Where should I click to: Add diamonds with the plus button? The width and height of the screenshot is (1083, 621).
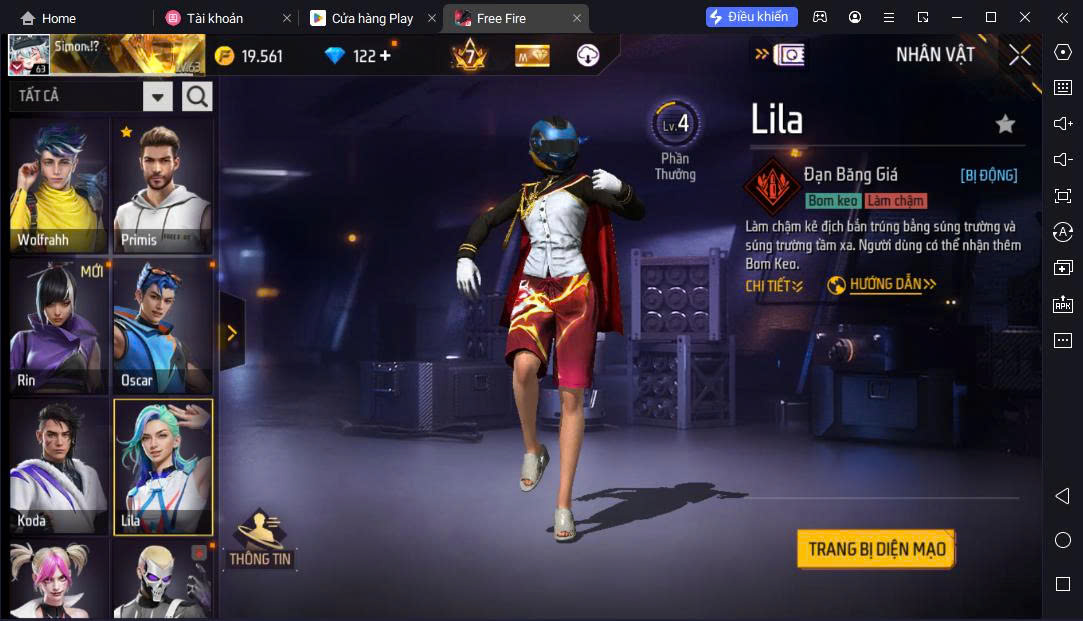pyautogui.click(x=385, y=56)
